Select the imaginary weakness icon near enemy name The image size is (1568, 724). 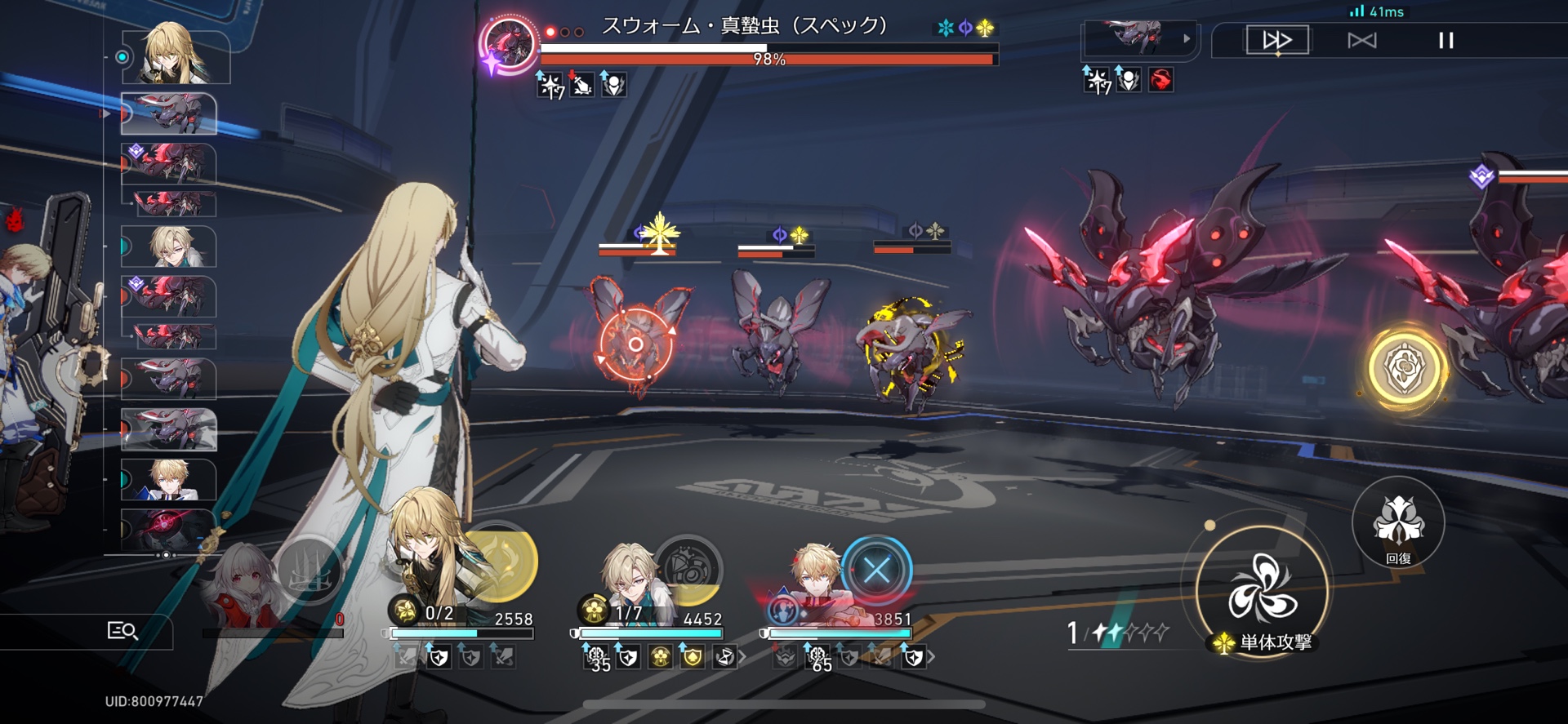[965, 27]
